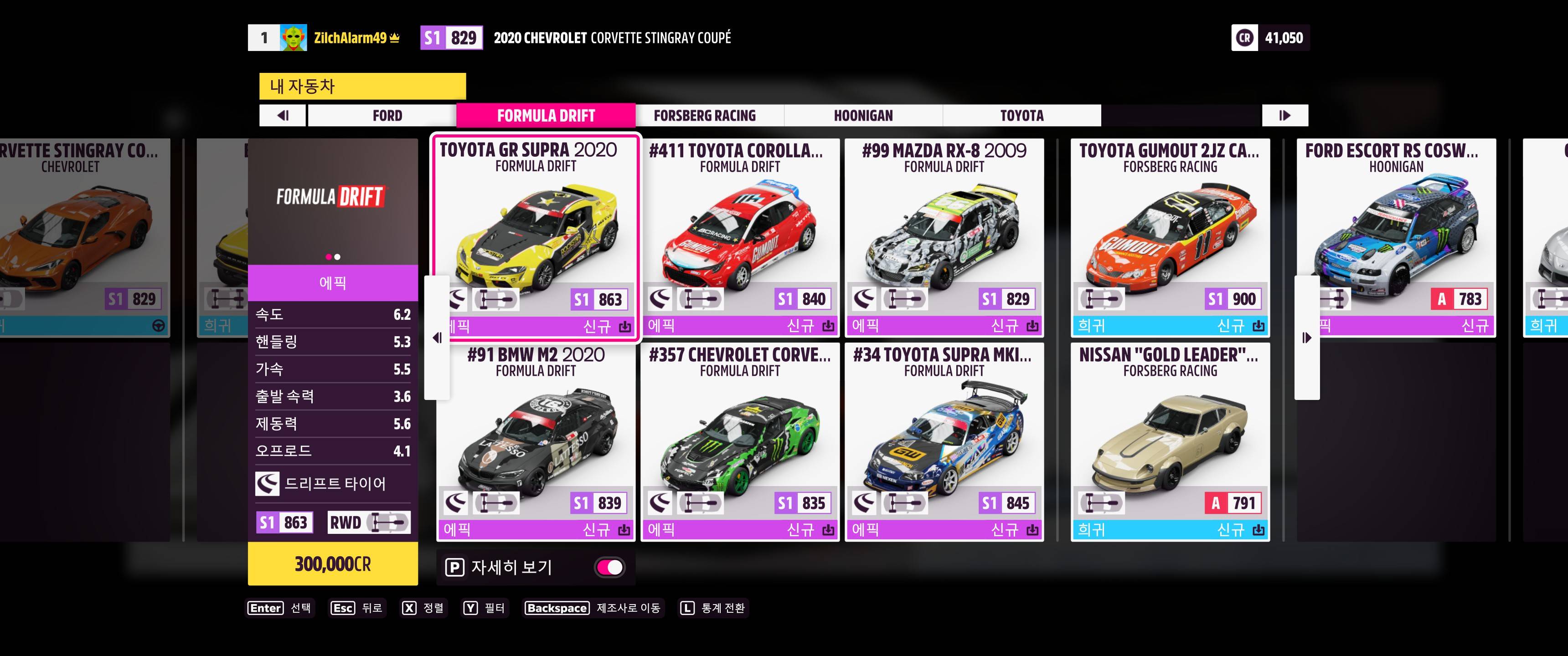Go to previous manufacturer tabs arrow
This screenshot has width=1568, height=656.
(x=283, y=116)
